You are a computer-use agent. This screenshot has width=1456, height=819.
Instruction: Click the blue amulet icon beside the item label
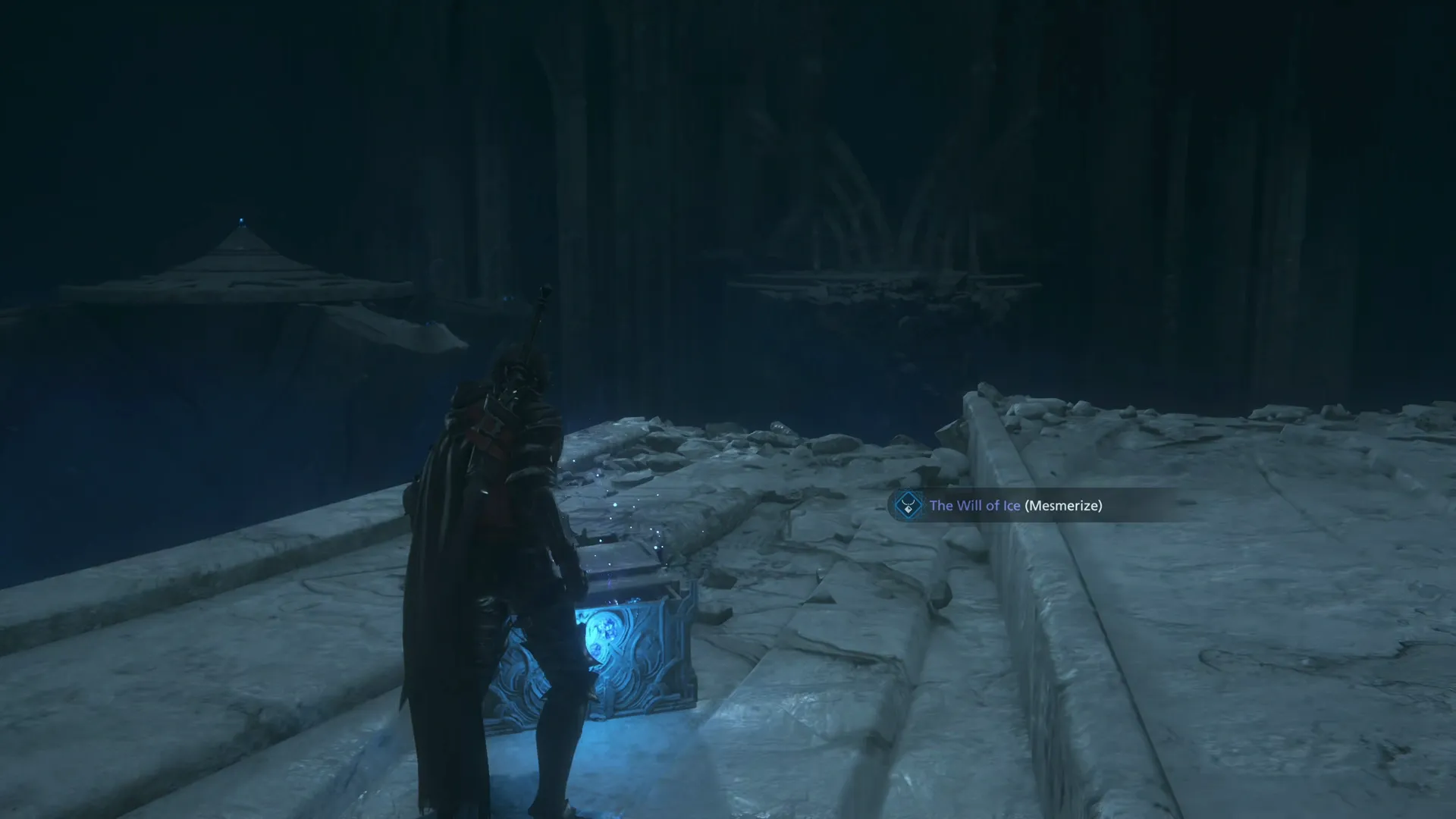(908, 504)
